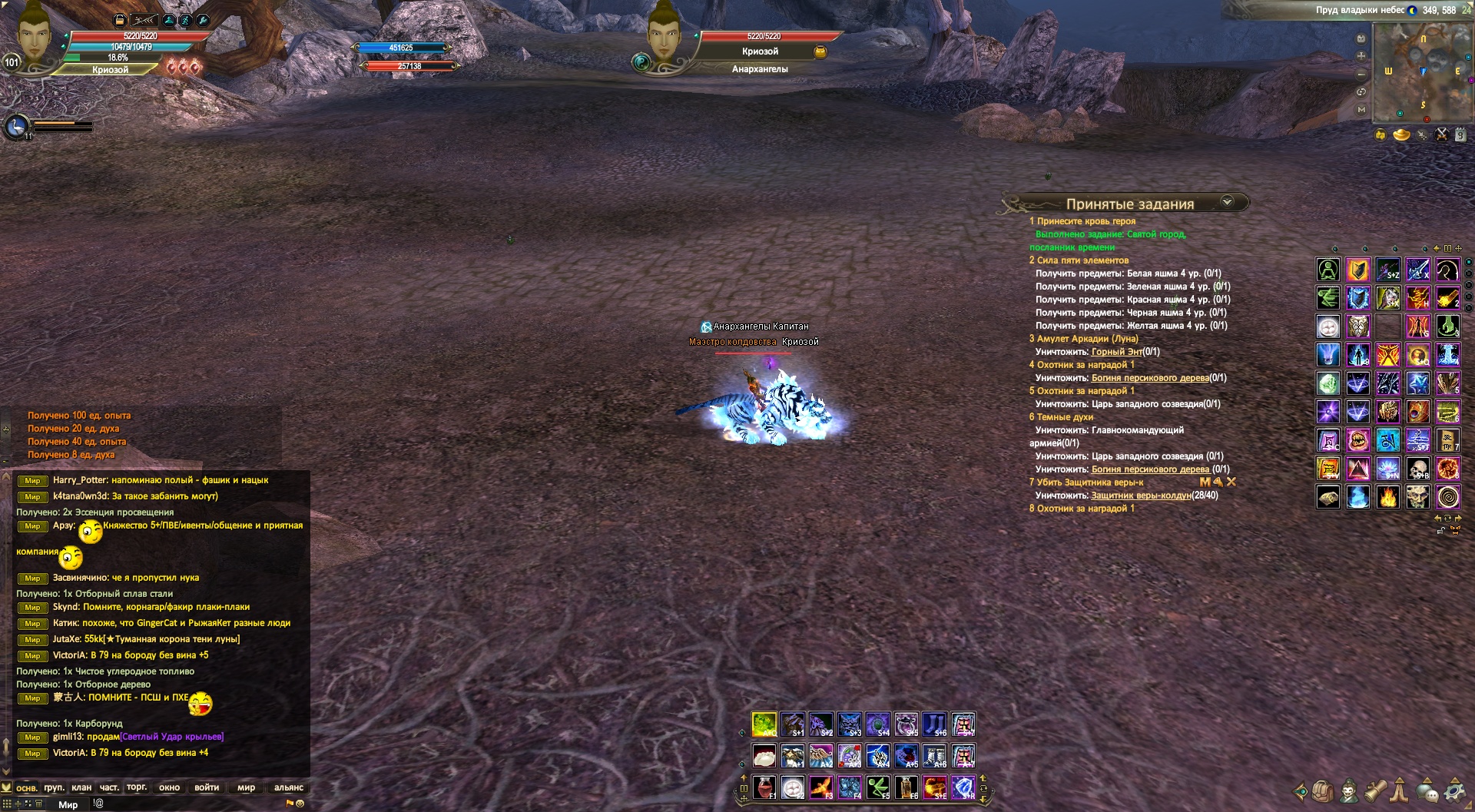Open the gold ingot shop icon

[1401, 135]
